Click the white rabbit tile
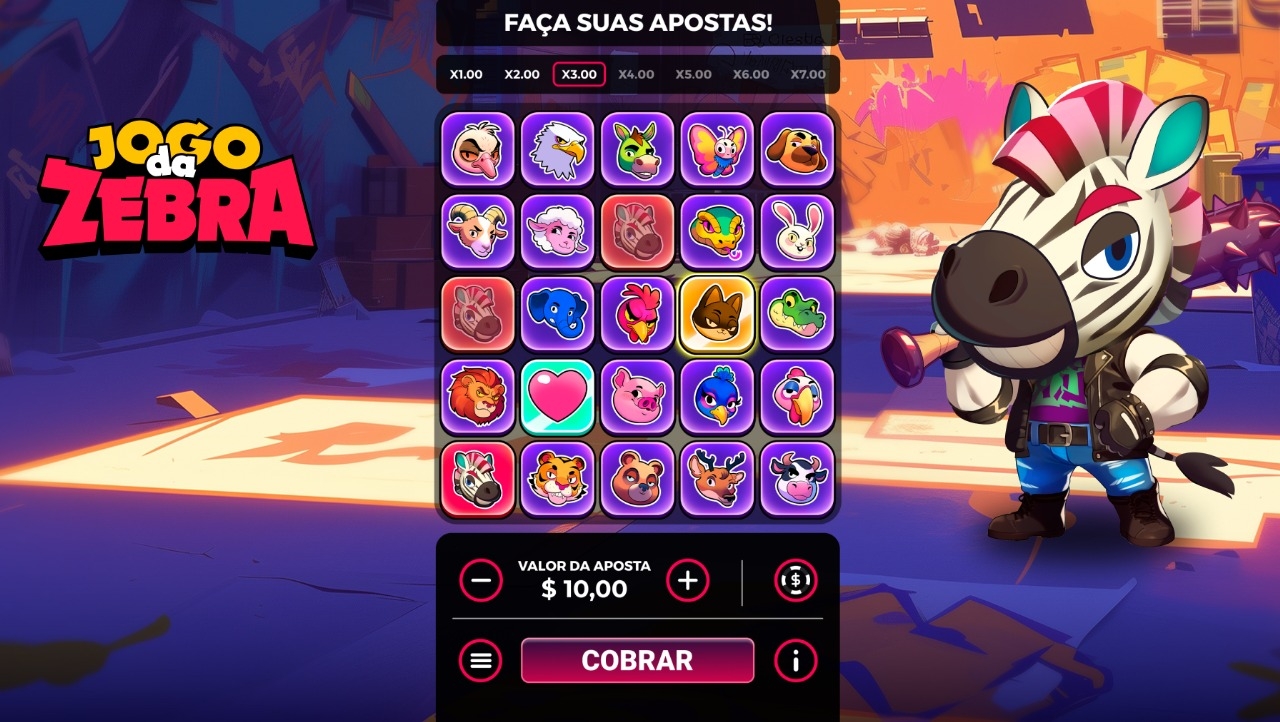The height and width of the screenshot is (722, 1280). (797, 232)
